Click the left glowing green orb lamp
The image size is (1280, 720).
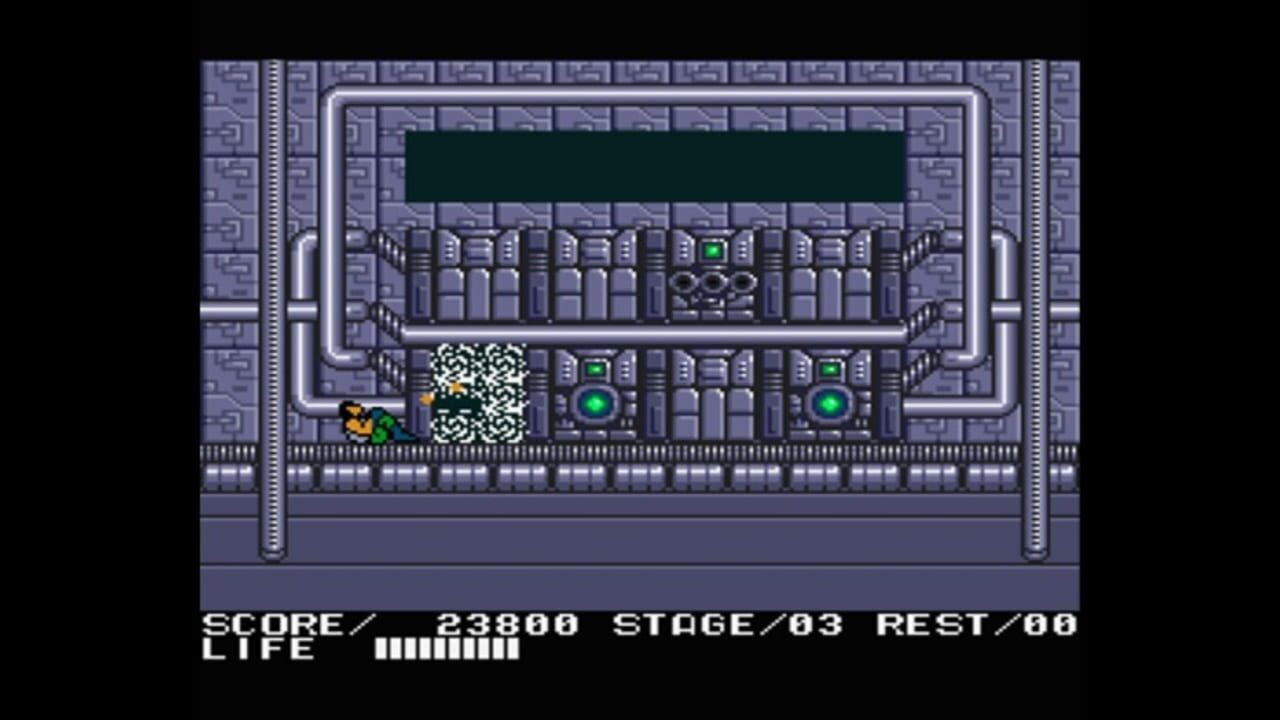(x=595, y=404)
